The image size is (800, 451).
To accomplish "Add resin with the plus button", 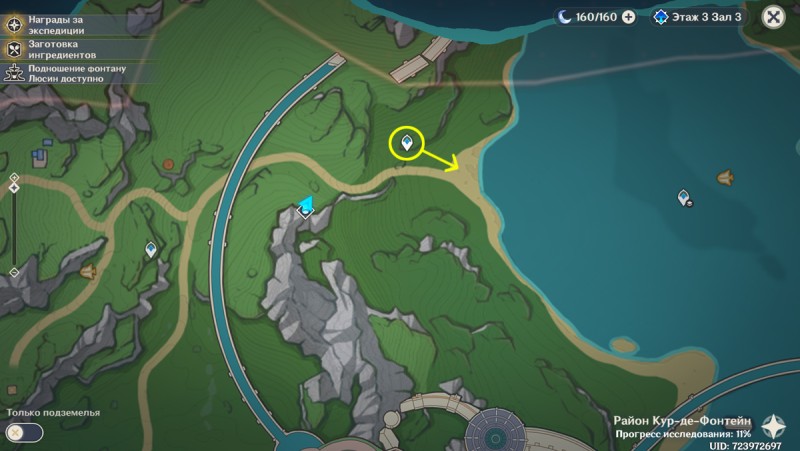I will click(628, 17).
